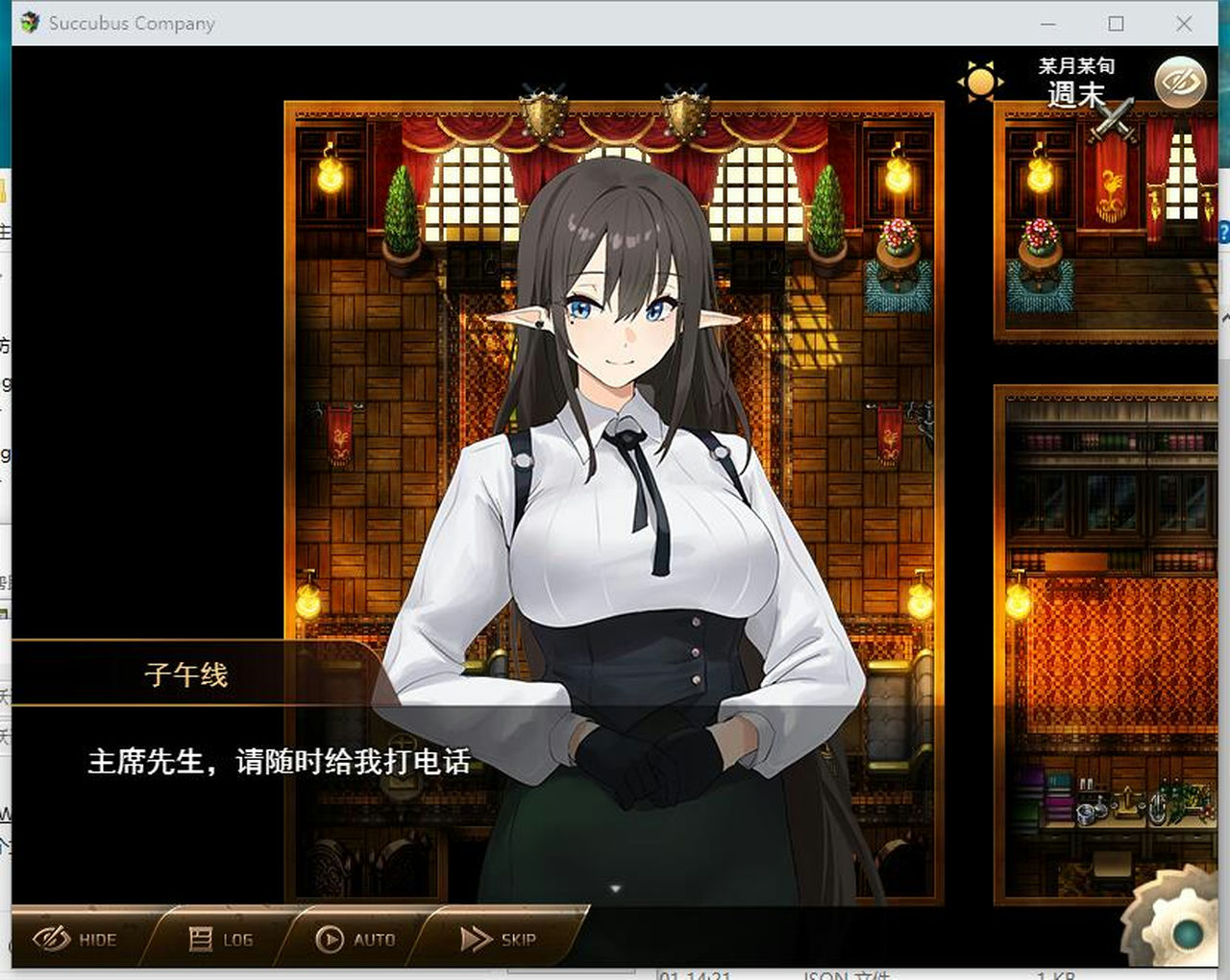Screen dimensions: 1230x980
Task: Click the bookshelf room panel on the right side
Action: 1105,625
